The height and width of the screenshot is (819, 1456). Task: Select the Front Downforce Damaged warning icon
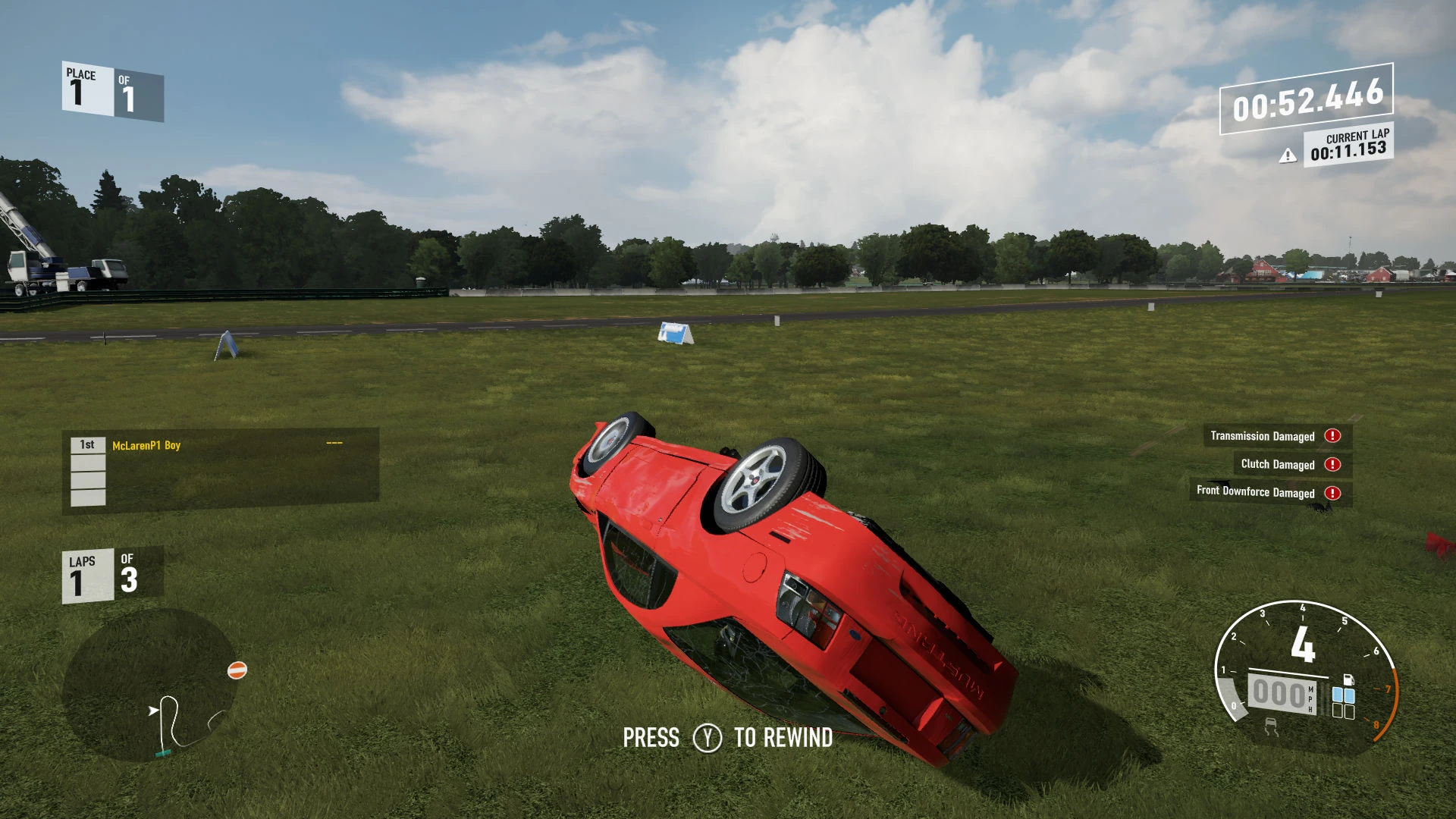pyautogui.click(x=1332, y=492)
